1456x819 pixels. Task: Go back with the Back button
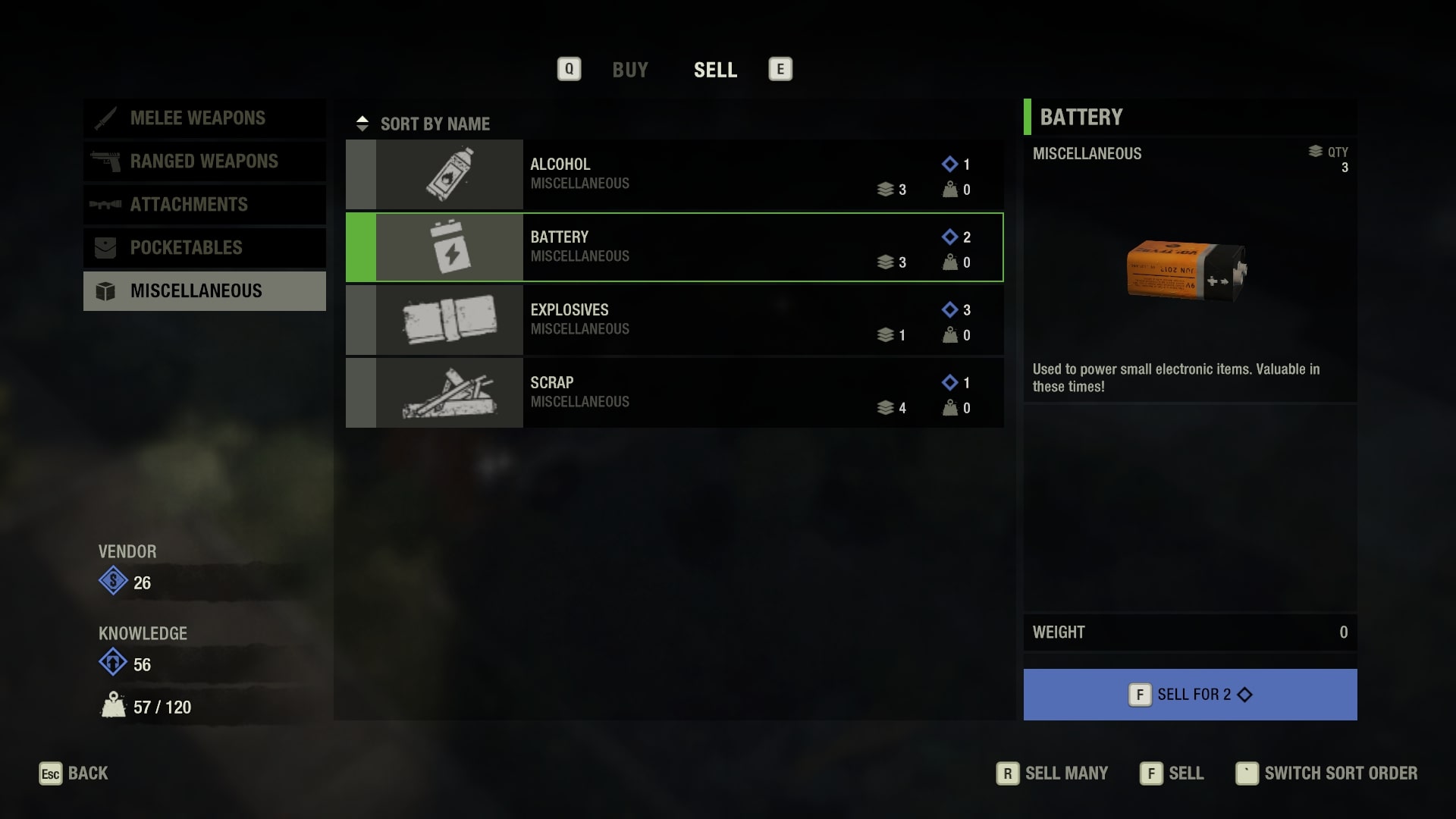click(x=74, y=773)
